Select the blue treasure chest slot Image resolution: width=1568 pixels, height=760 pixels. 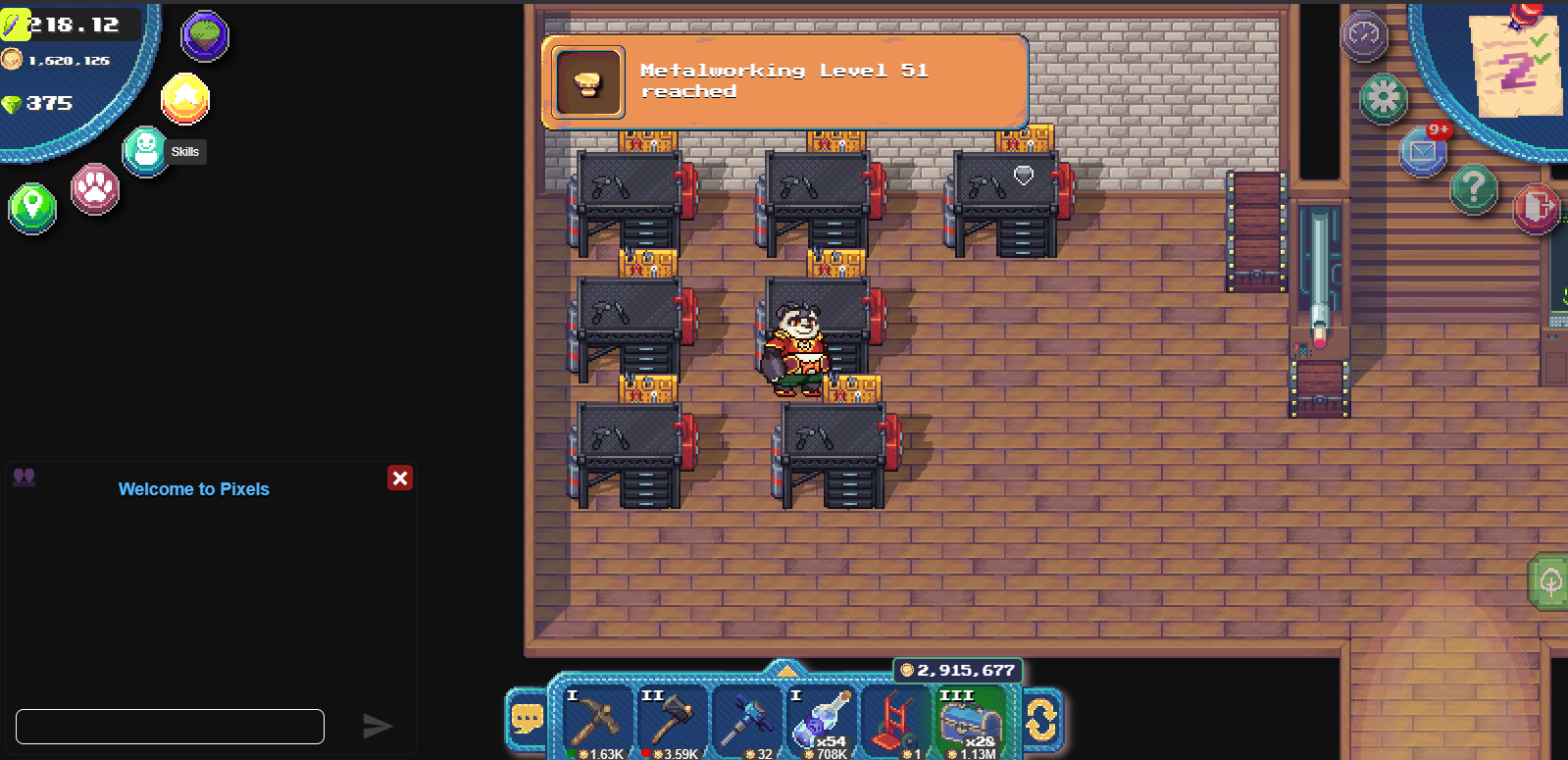click(x=968, y=723)
